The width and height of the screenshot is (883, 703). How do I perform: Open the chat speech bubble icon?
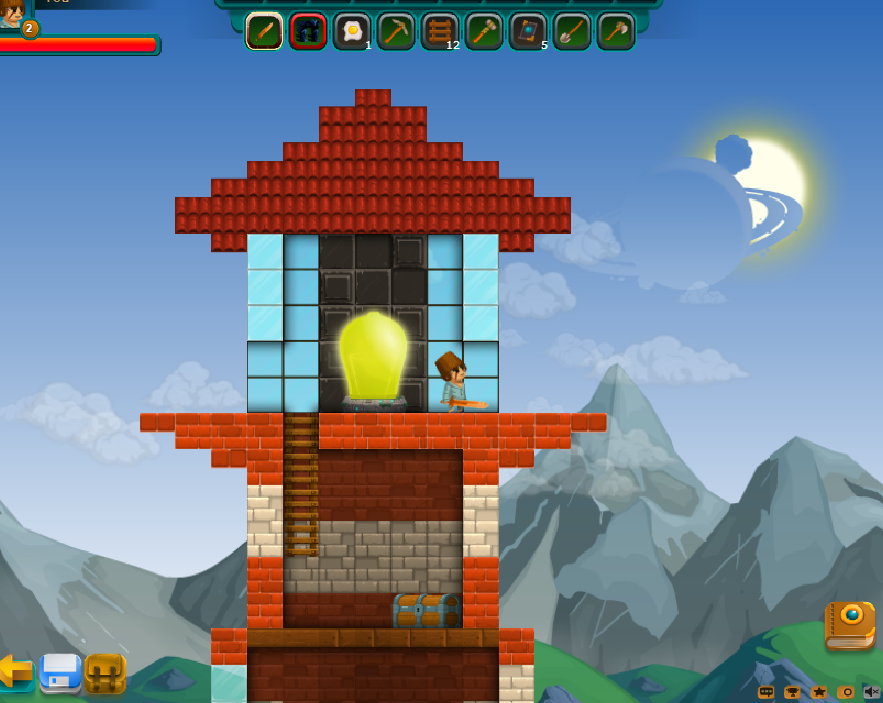[767, 692]
